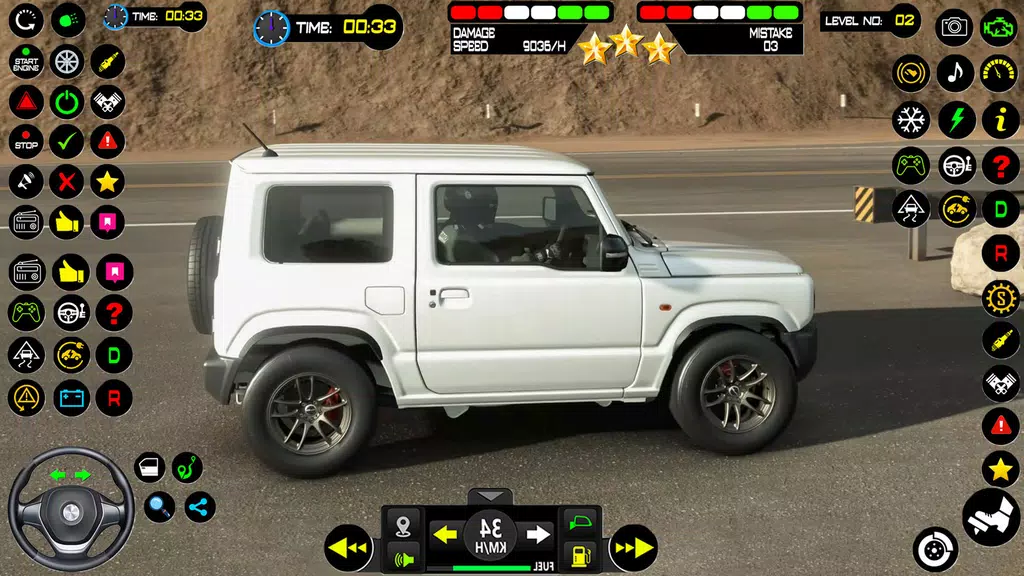Step on the accelerator pedal button
The width and height of the screenshot is (1024, 576).
tap(990, 516)
